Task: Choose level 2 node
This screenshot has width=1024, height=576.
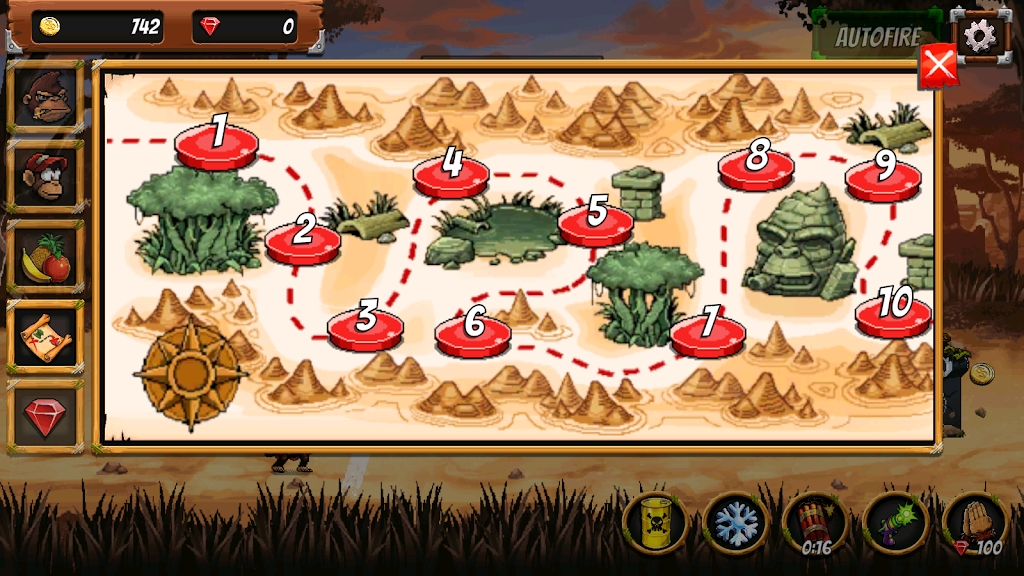Action: [x=303, y=240]
